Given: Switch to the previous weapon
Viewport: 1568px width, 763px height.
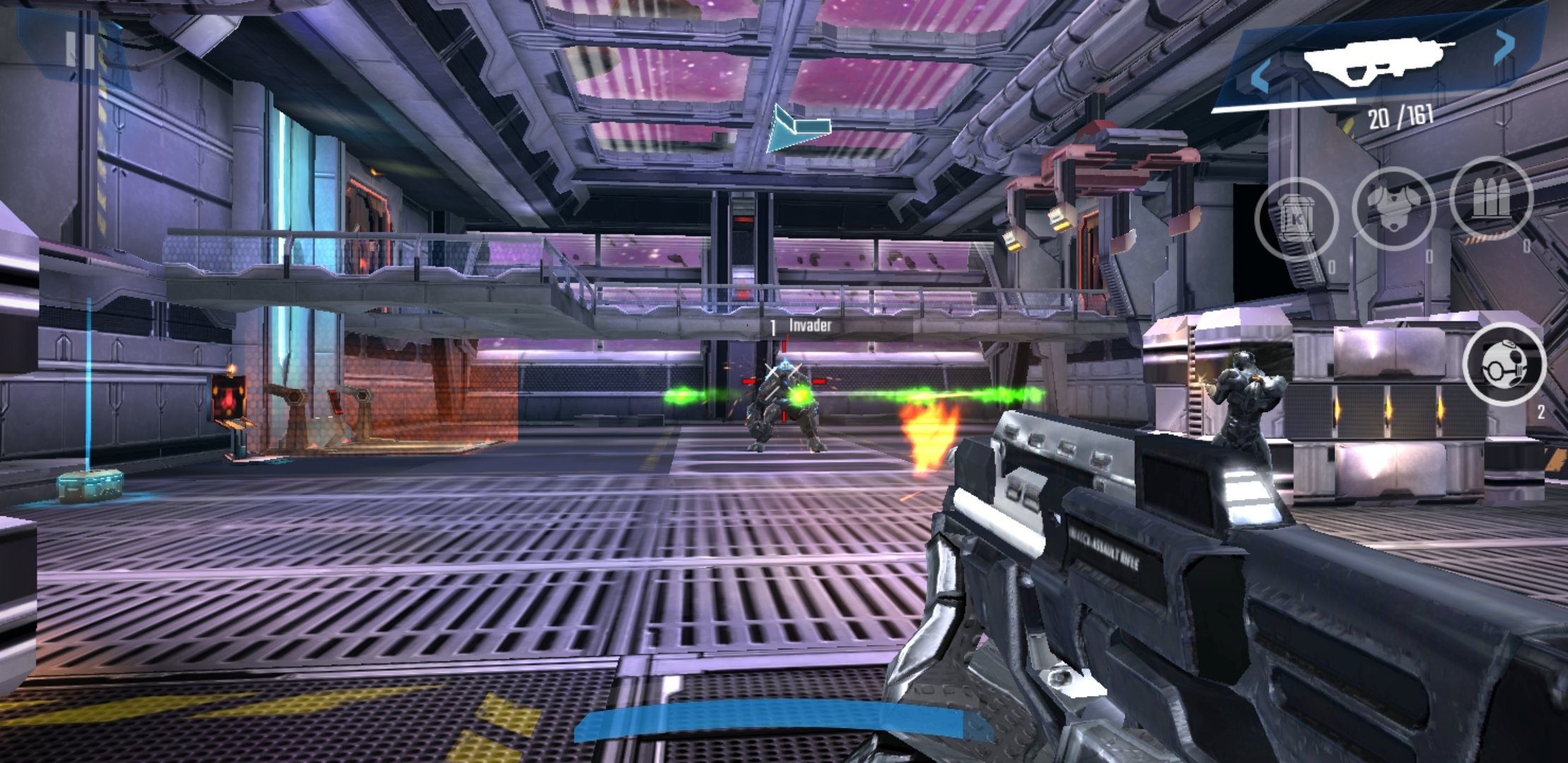Looking at the screenshot, I should tap(1260, 76).
